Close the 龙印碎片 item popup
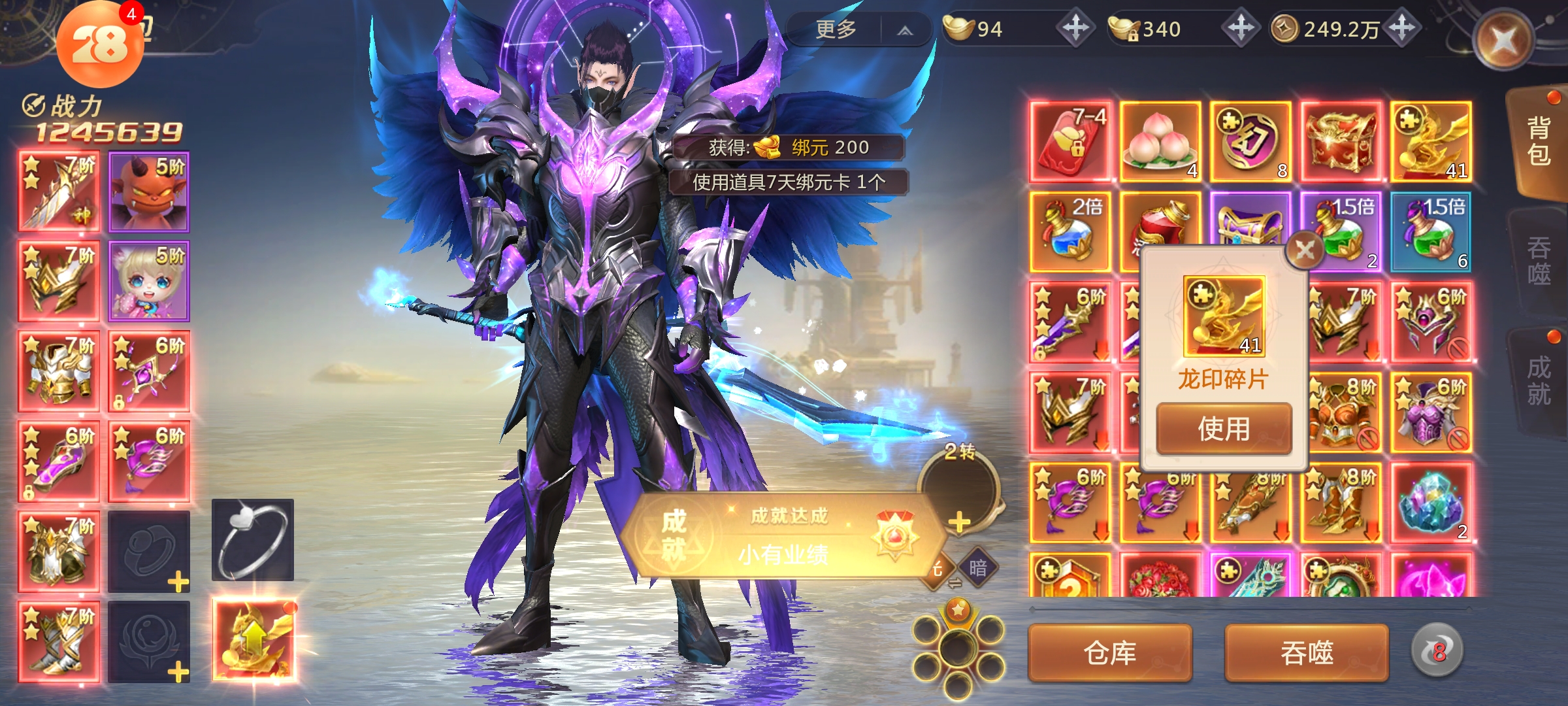This screenshot has height=706, width=1568. pos(1305,250)
